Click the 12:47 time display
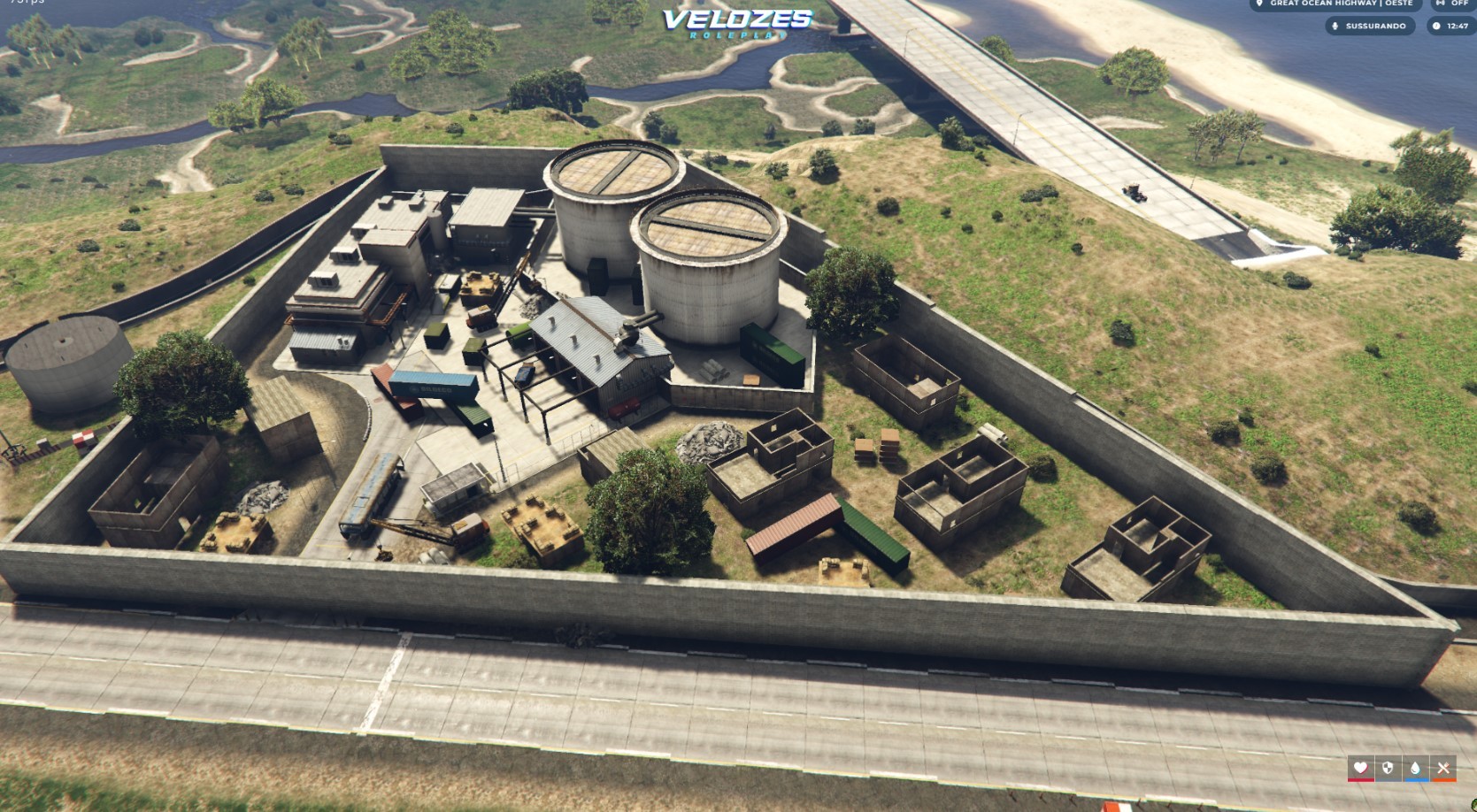1477x812 pixels. coord(1458,27)
